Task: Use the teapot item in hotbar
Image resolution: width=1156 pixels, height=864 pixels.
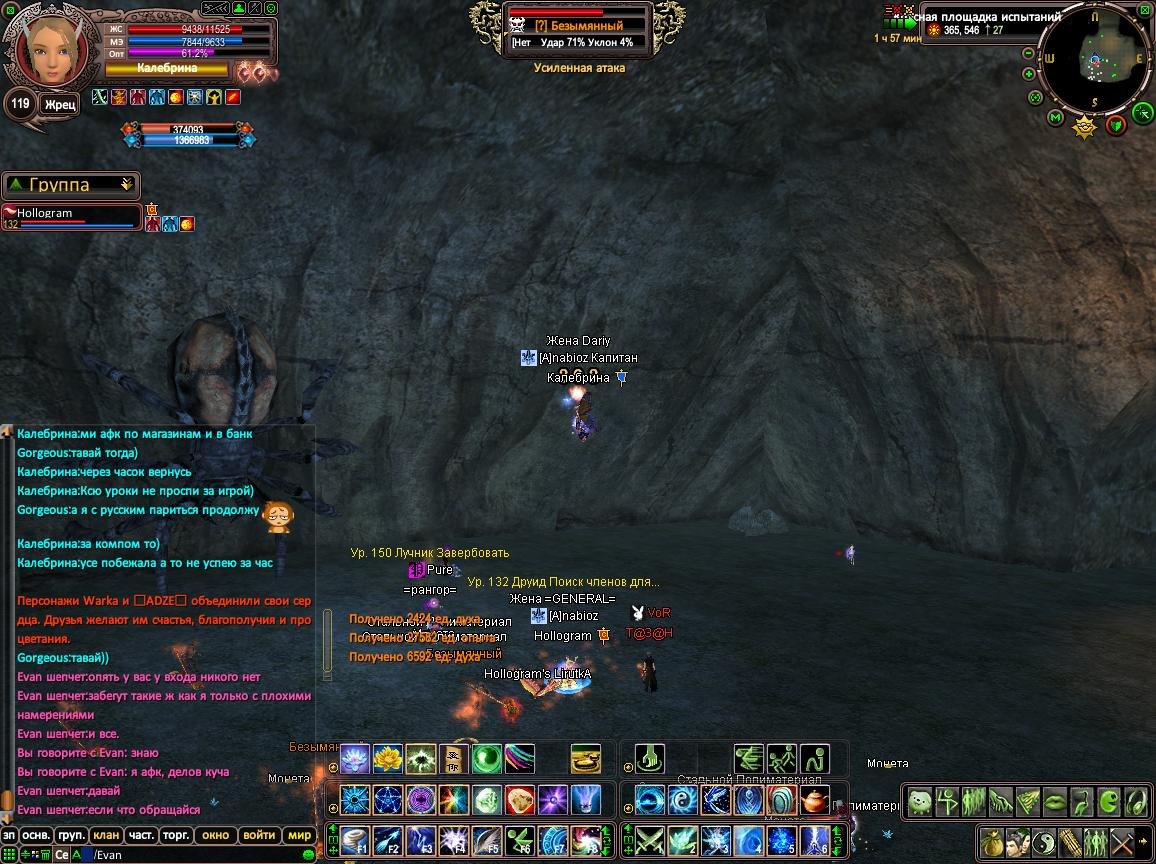Action: [x=815, y=800]
